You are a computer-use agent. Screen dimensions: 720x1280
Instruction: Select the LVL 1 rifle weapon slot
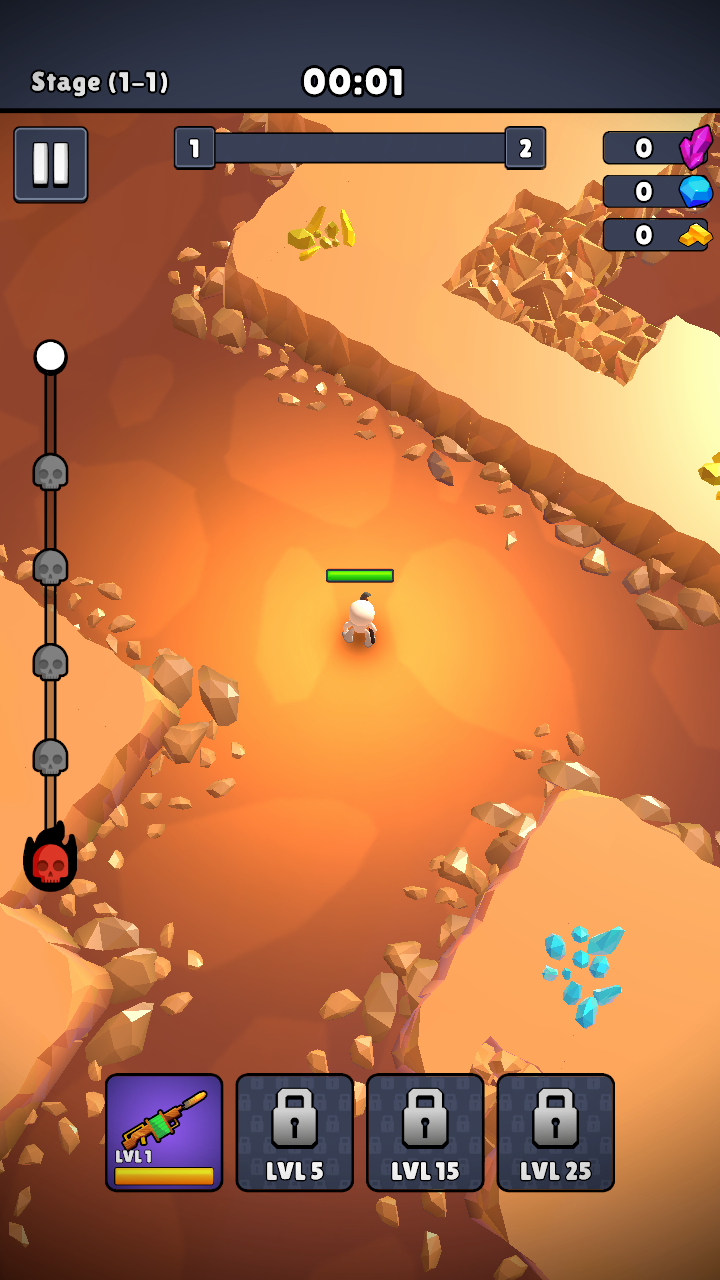pyautogui.click(x=164, y=1132)
